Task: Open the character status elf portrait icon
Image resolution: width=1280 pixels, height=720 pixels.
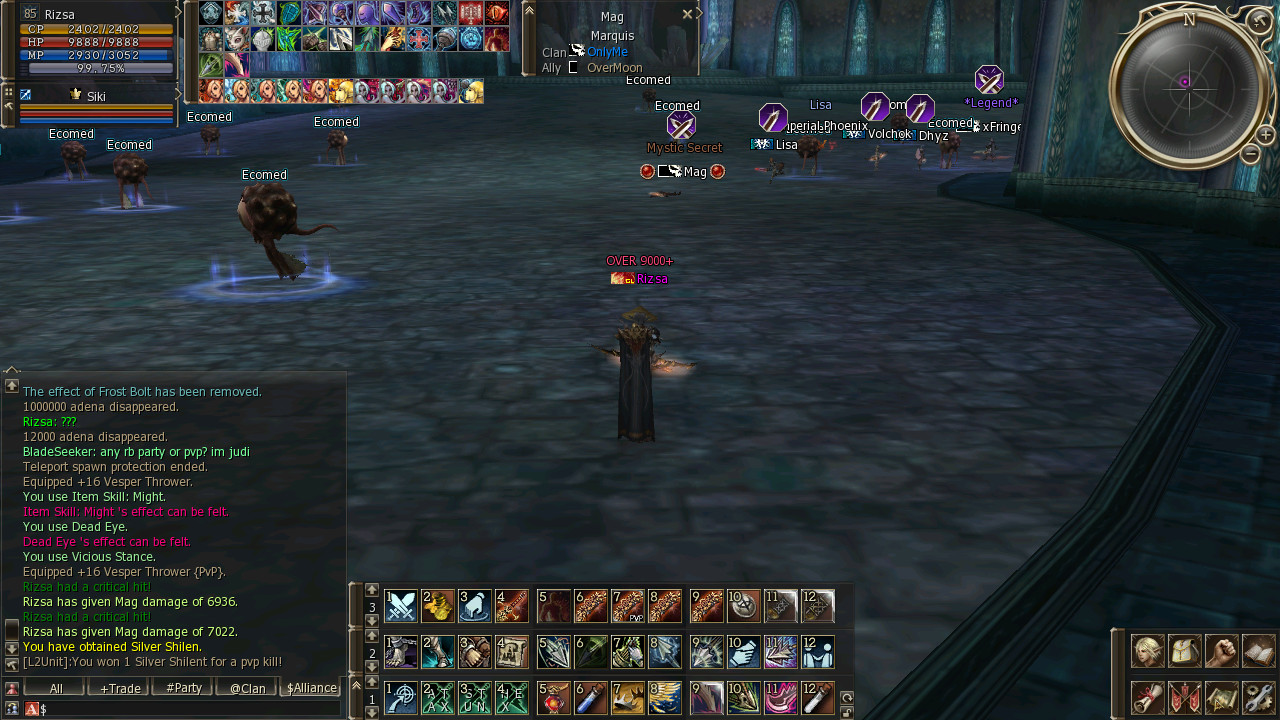Action: coord(1147,651)
